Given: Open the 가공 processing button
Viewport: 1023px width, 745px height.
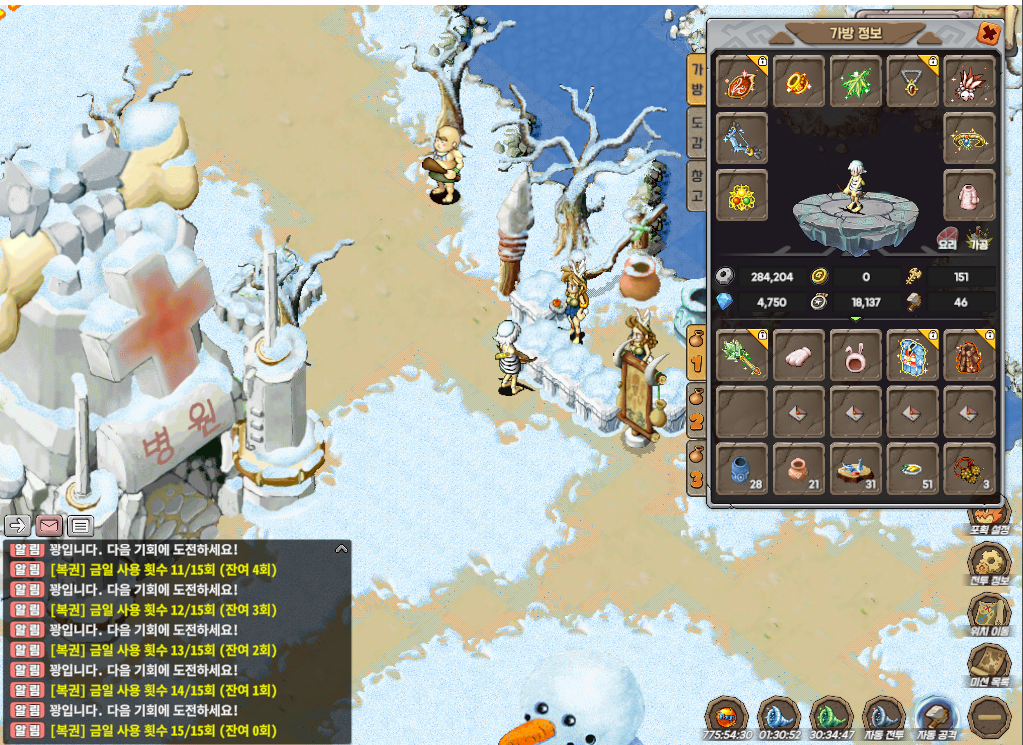Looking at the screenshot, I should pyautogui.click(x=978, y=239).
